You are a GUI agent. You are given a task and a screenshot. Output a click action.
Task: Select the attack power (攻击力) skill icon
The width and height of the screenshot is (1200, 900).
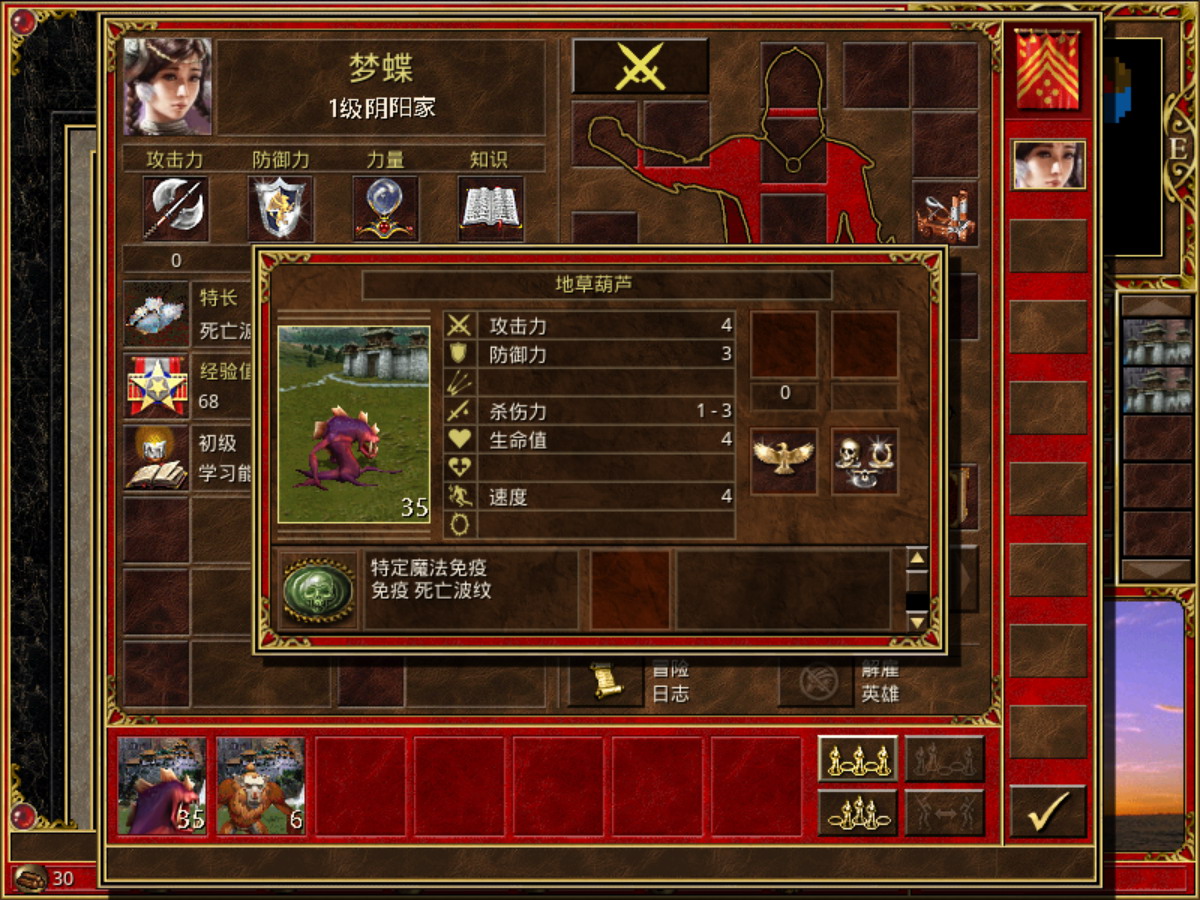coord(176,209)
